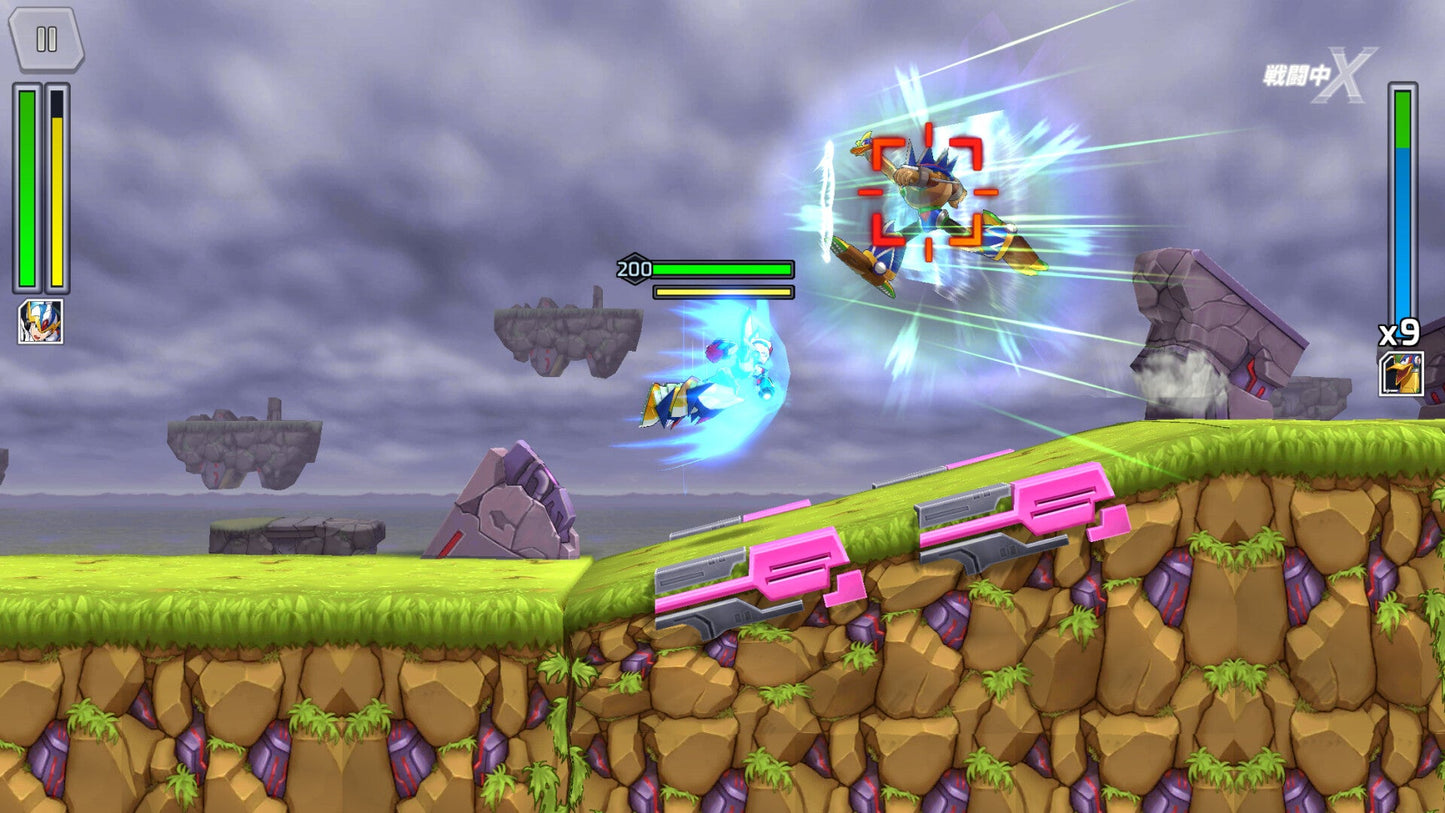Select the boss nameplate above its health bar
Viewport: 1445px width, 813px height.
coord(635,268)
